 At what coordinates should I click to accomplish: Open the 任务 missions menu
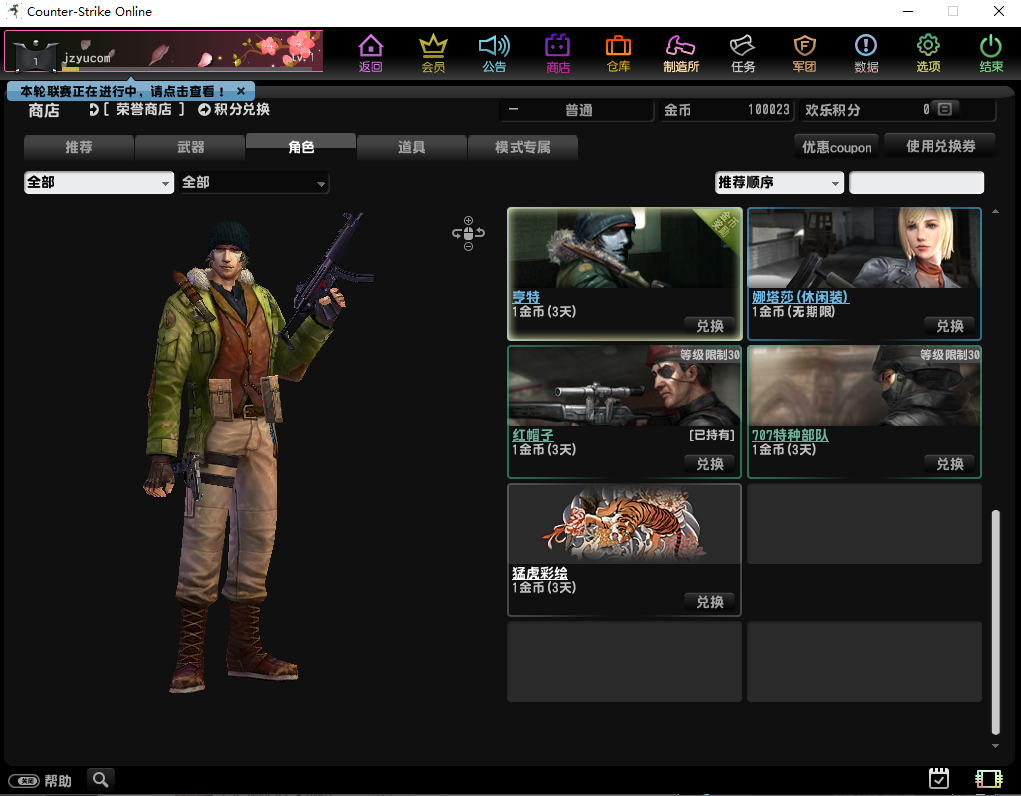click(742, 53)
